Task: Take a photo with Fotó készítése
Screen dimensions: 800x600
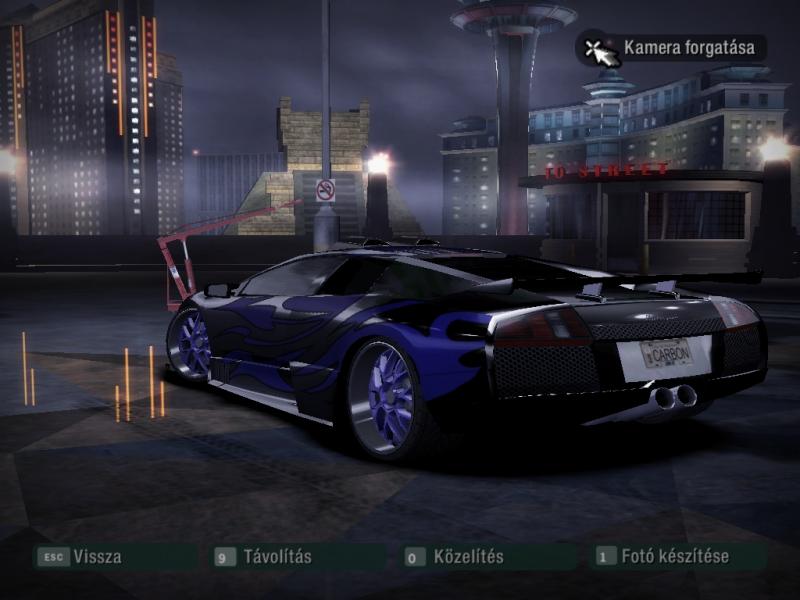Action: (675, 557)
